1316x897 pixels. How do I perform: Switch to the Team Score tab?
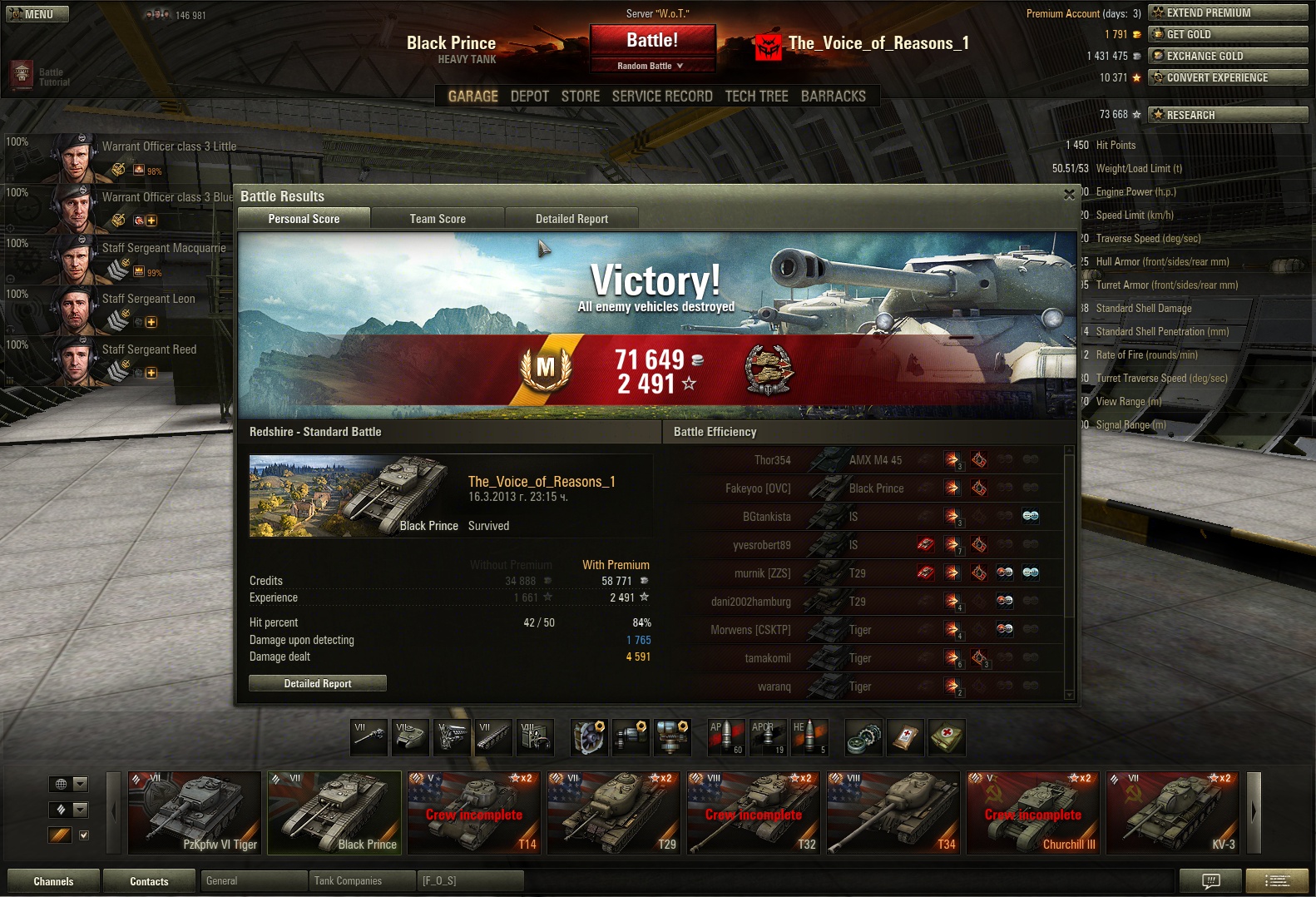point(438,219)
